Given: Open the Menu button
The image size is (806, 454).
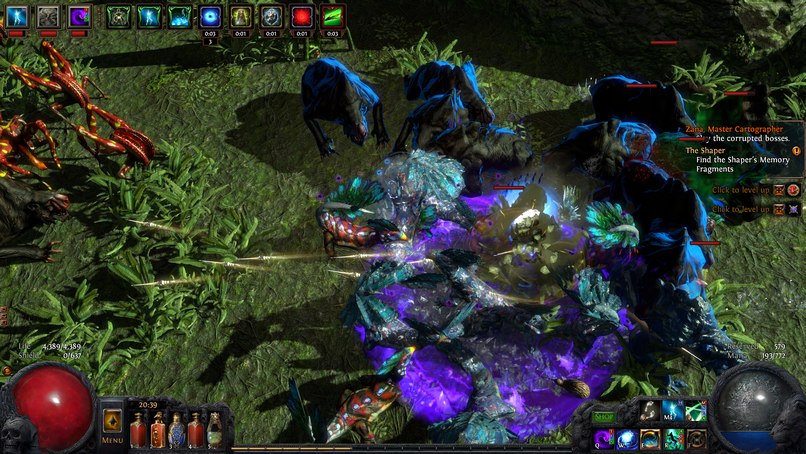Looking at the screenshot, I should [x=112, y=427].
